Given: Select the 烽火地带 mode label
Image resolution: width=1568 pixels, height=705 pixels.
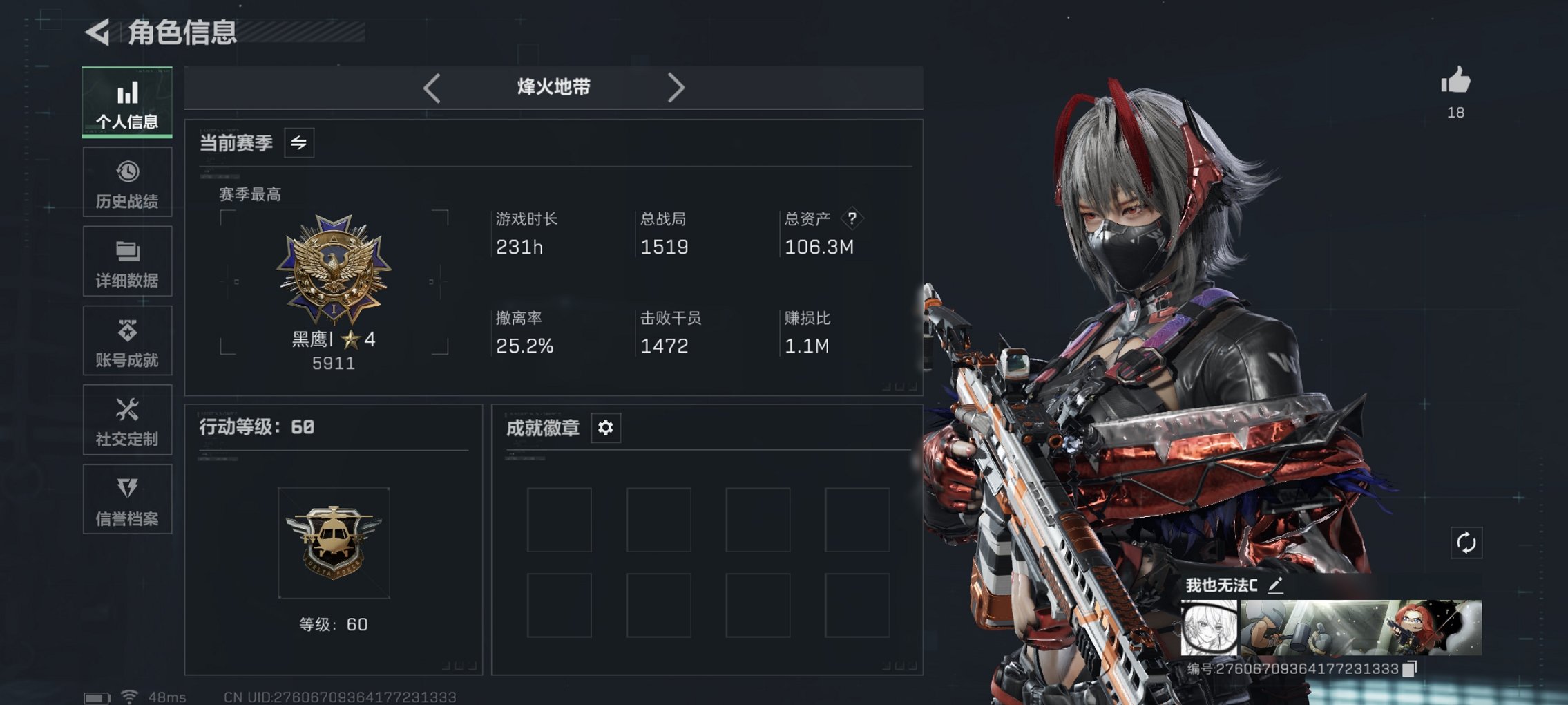Looking at the screenshot, I should [554, 87].
